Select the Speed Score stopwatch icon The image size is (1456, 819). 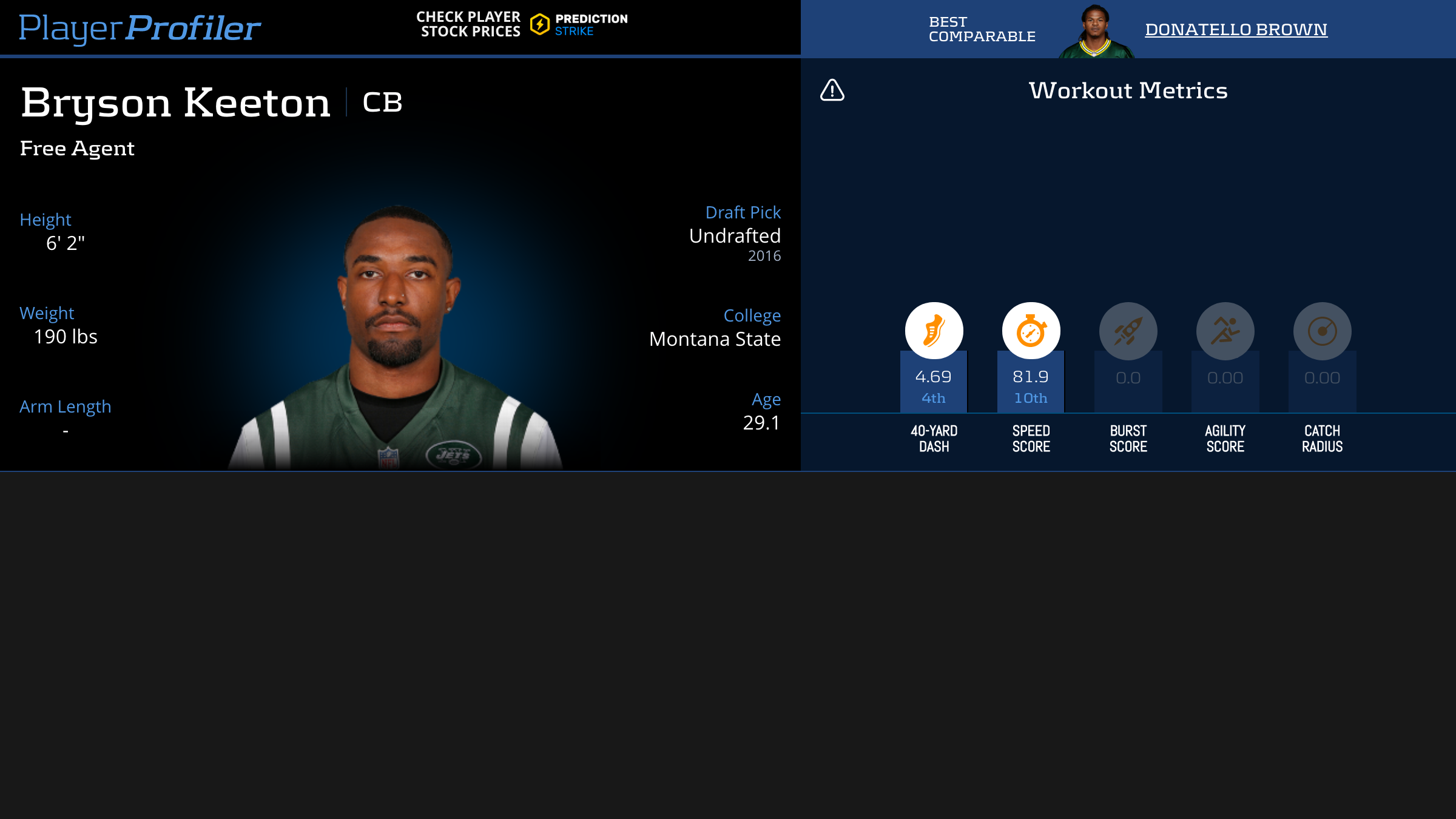click(1031, 331)
